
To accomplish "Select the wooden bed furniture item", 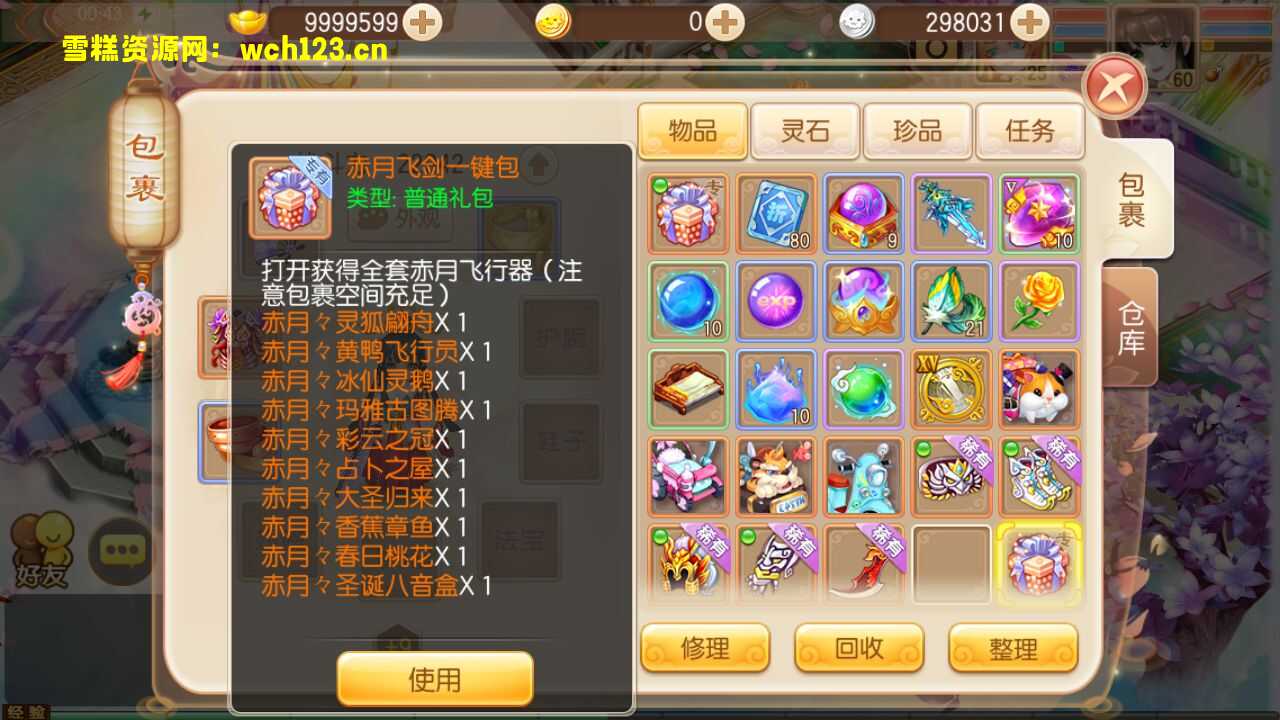I will (x=687, y=388).
